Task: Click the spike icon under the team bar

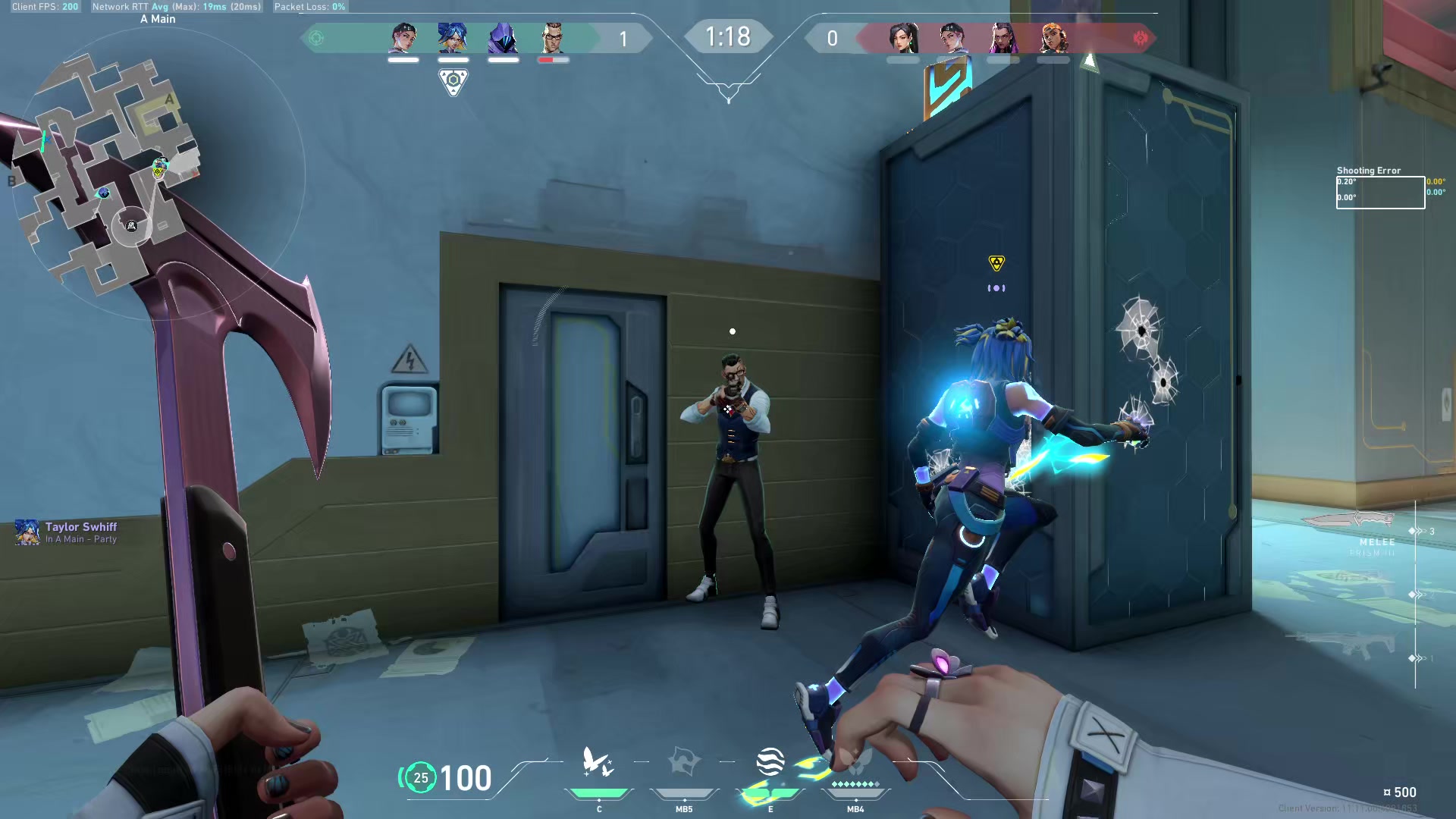Action: pos(453,81)
